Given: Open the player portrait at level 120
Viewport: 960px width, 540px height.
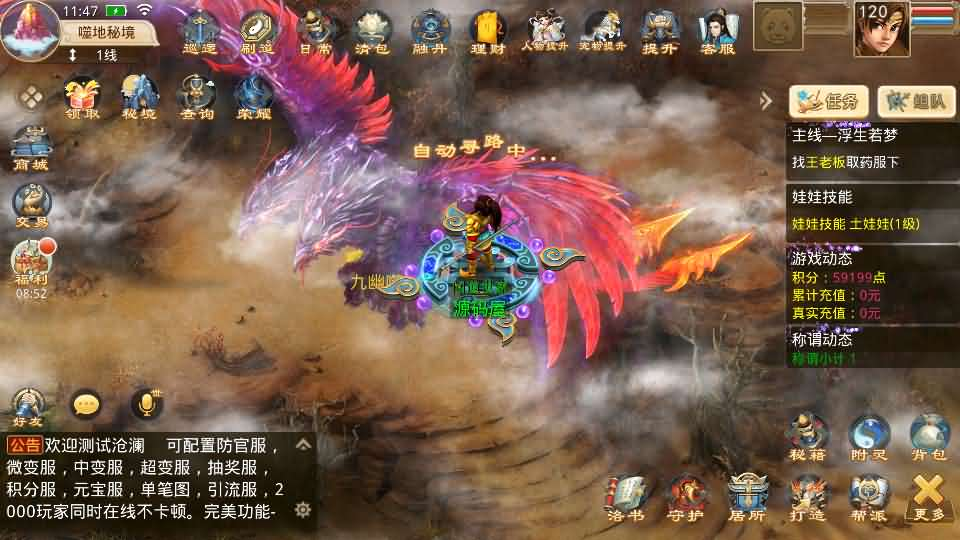Looking at the screenshot, I should (881, 29).
